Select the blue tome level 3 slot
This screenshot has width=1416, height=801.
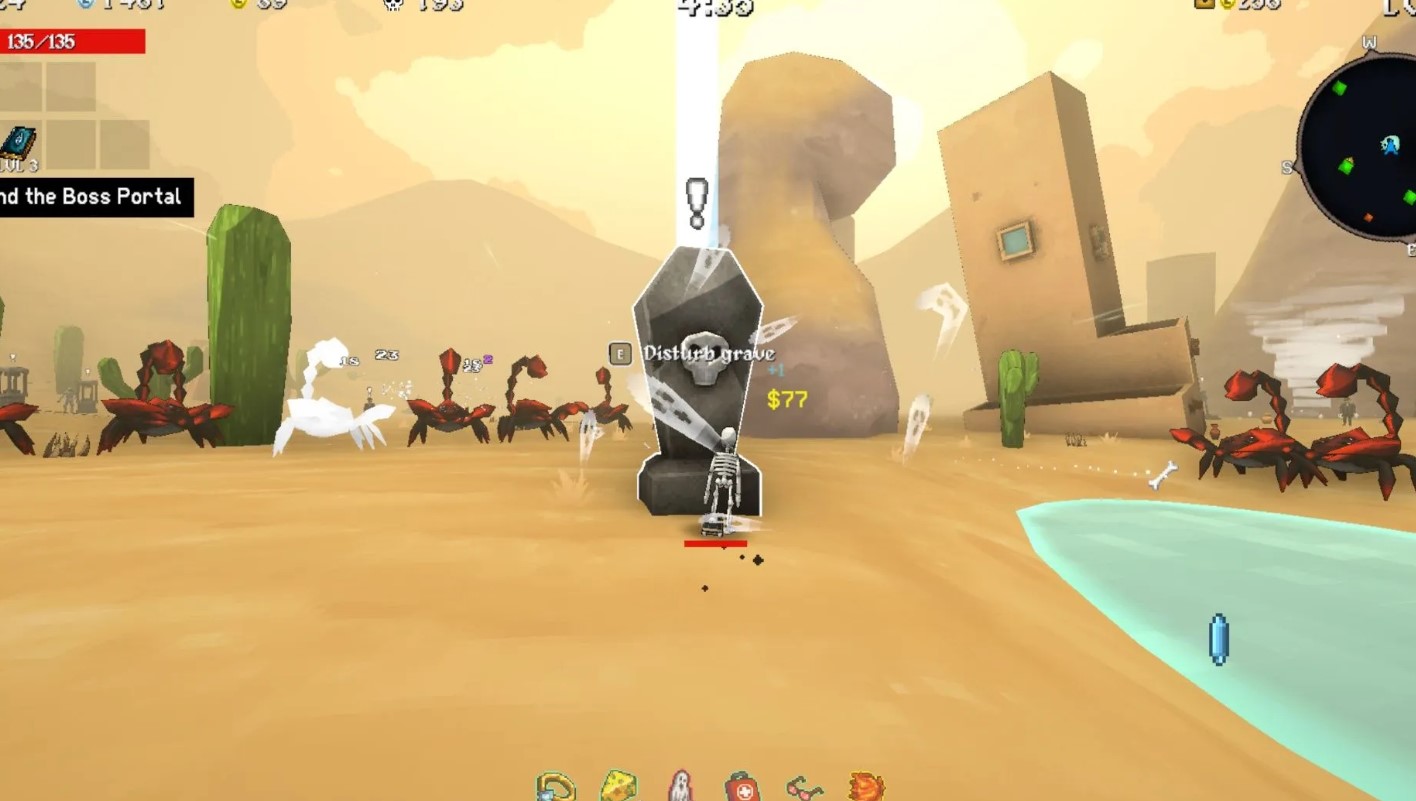(x=20, y=146)
